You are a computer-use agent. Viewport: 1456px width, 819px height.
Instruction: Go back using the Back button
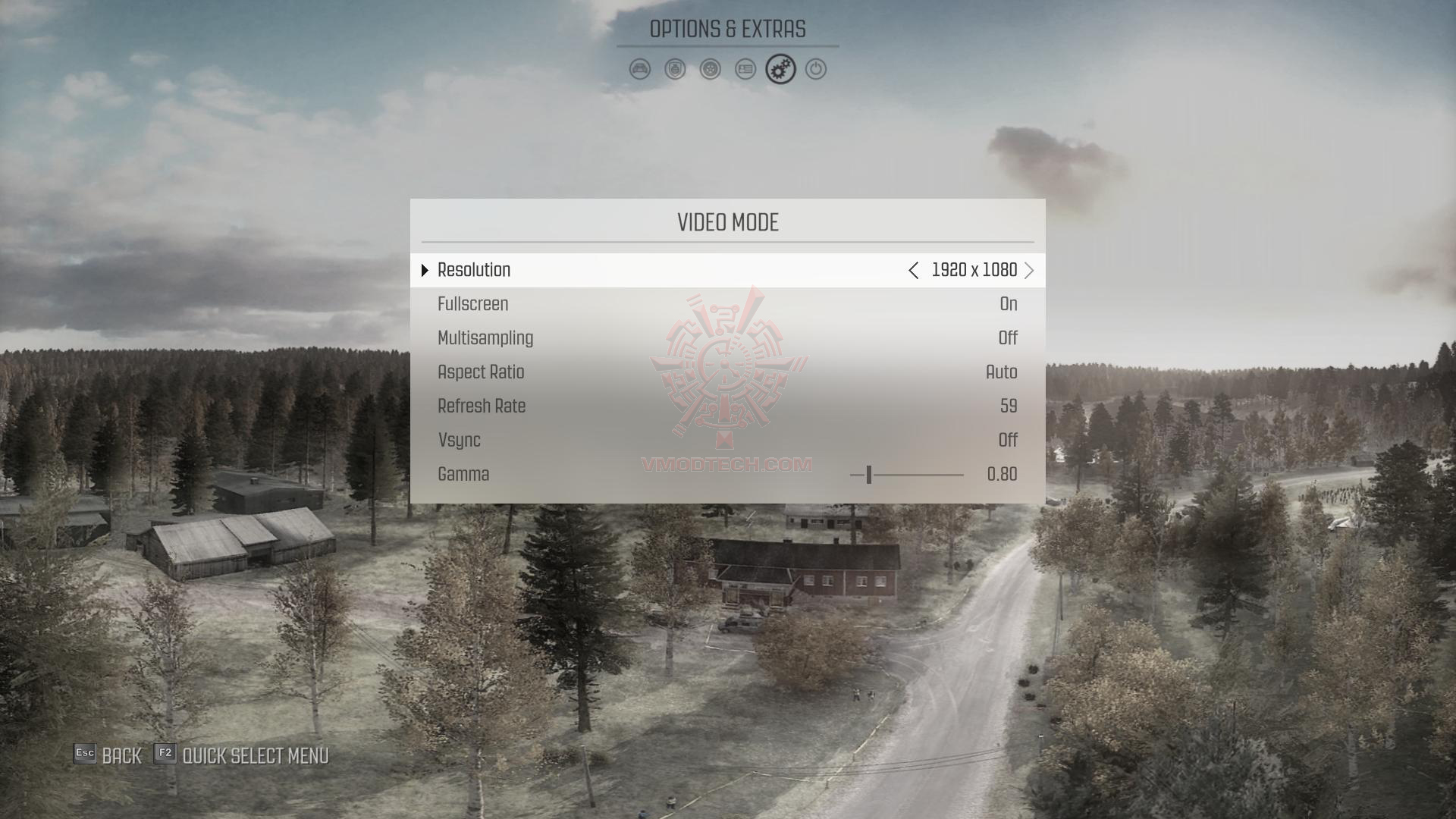[x=108, y=755]
